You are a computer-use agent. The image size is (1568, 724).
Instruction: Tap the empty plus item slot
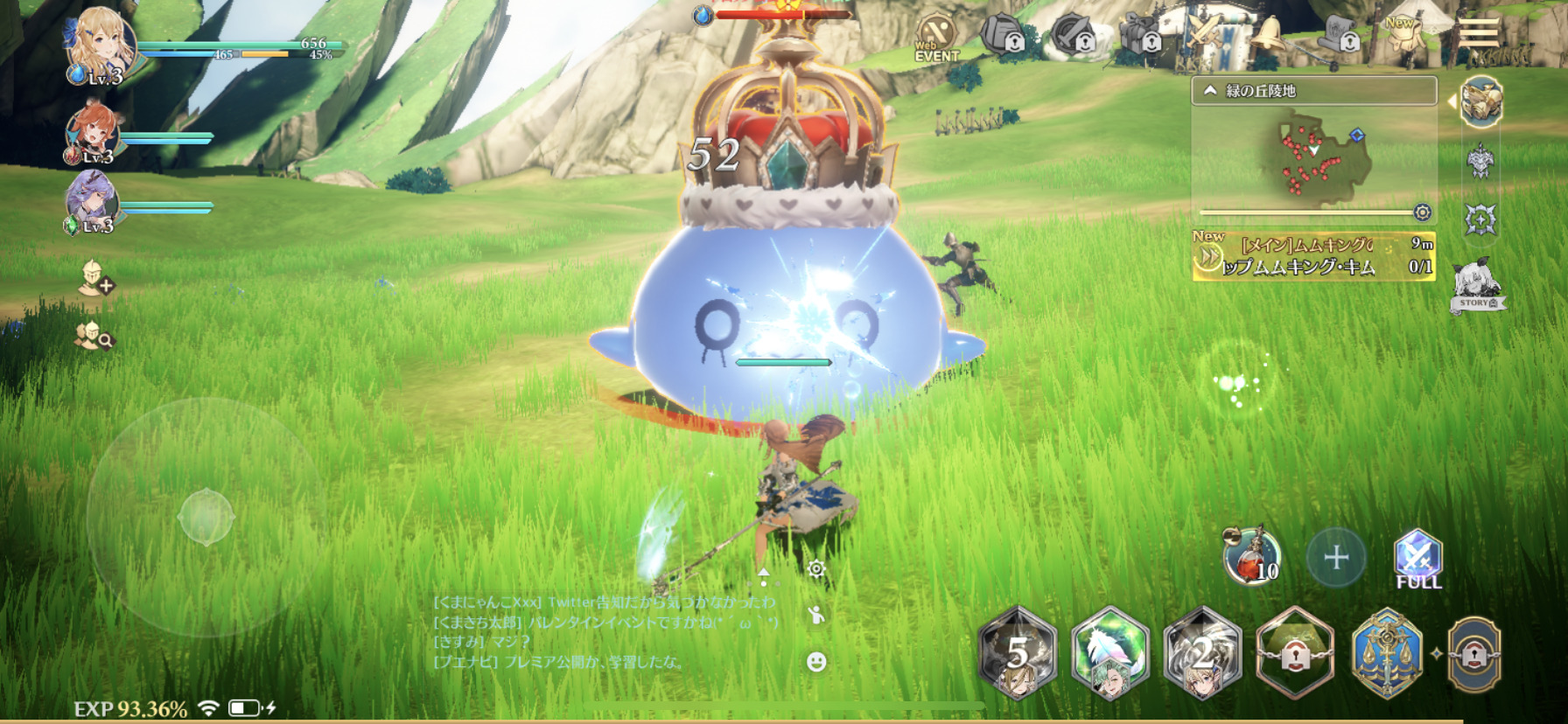(x=1335, y=557)
